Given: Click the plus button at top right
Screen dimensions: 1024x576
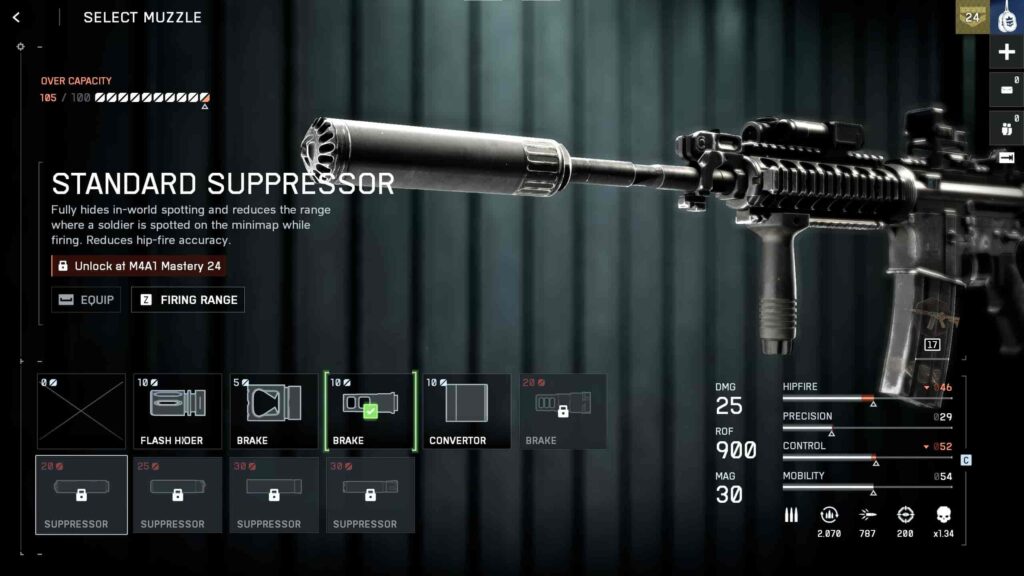Looking at the screenshot, I should [x=1006, y=52].
